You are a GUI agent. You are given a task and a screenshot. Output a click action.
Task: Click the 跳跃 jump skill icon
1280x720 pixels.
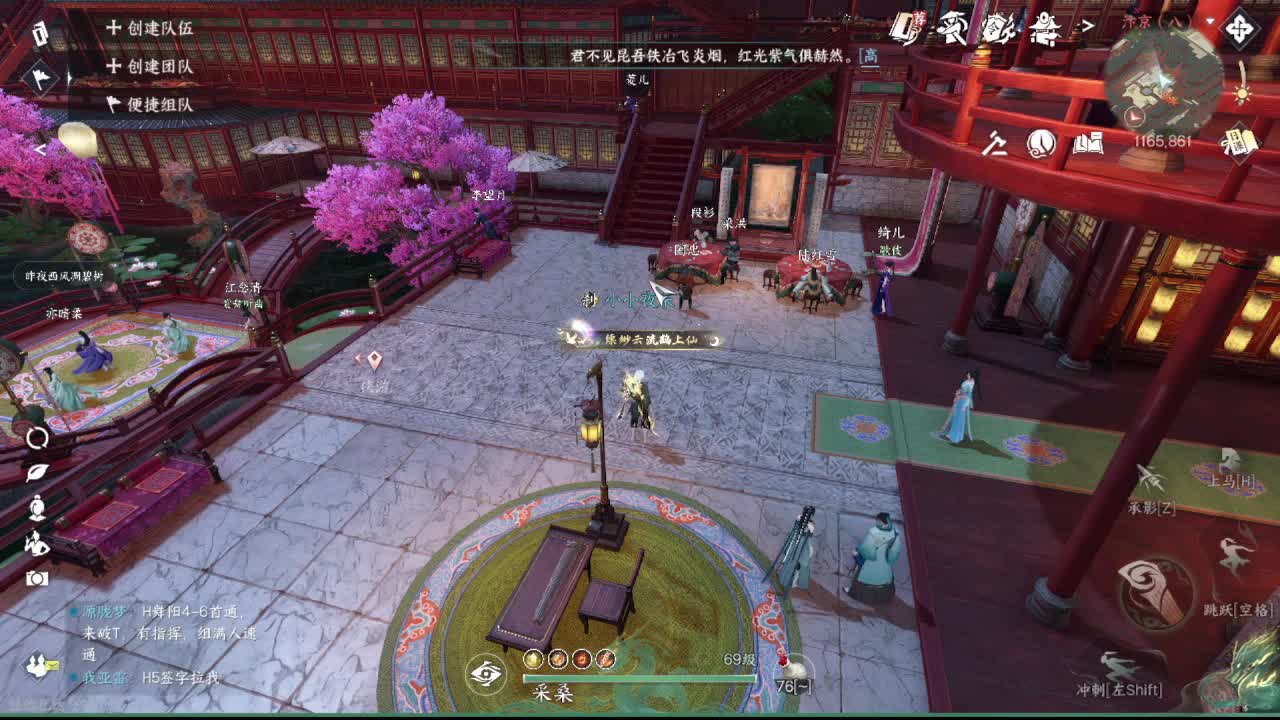pos(1234,551)
